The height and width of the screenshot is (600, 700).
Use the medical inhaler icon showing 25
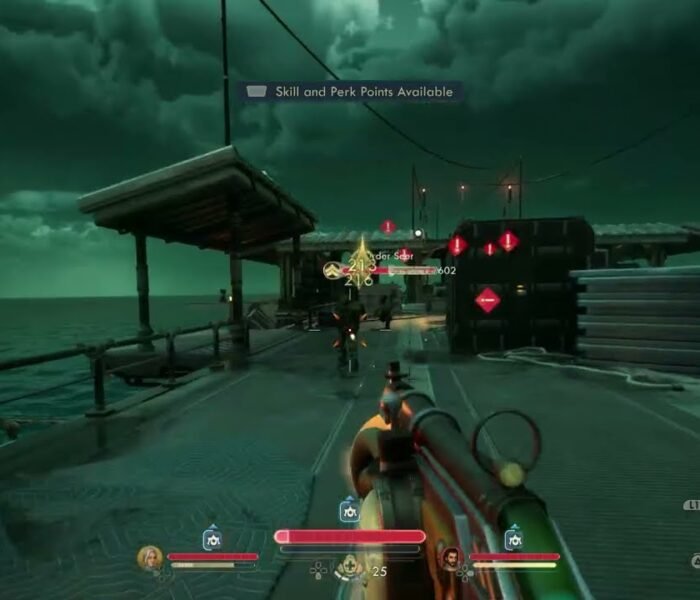click(x=350, y=568)
